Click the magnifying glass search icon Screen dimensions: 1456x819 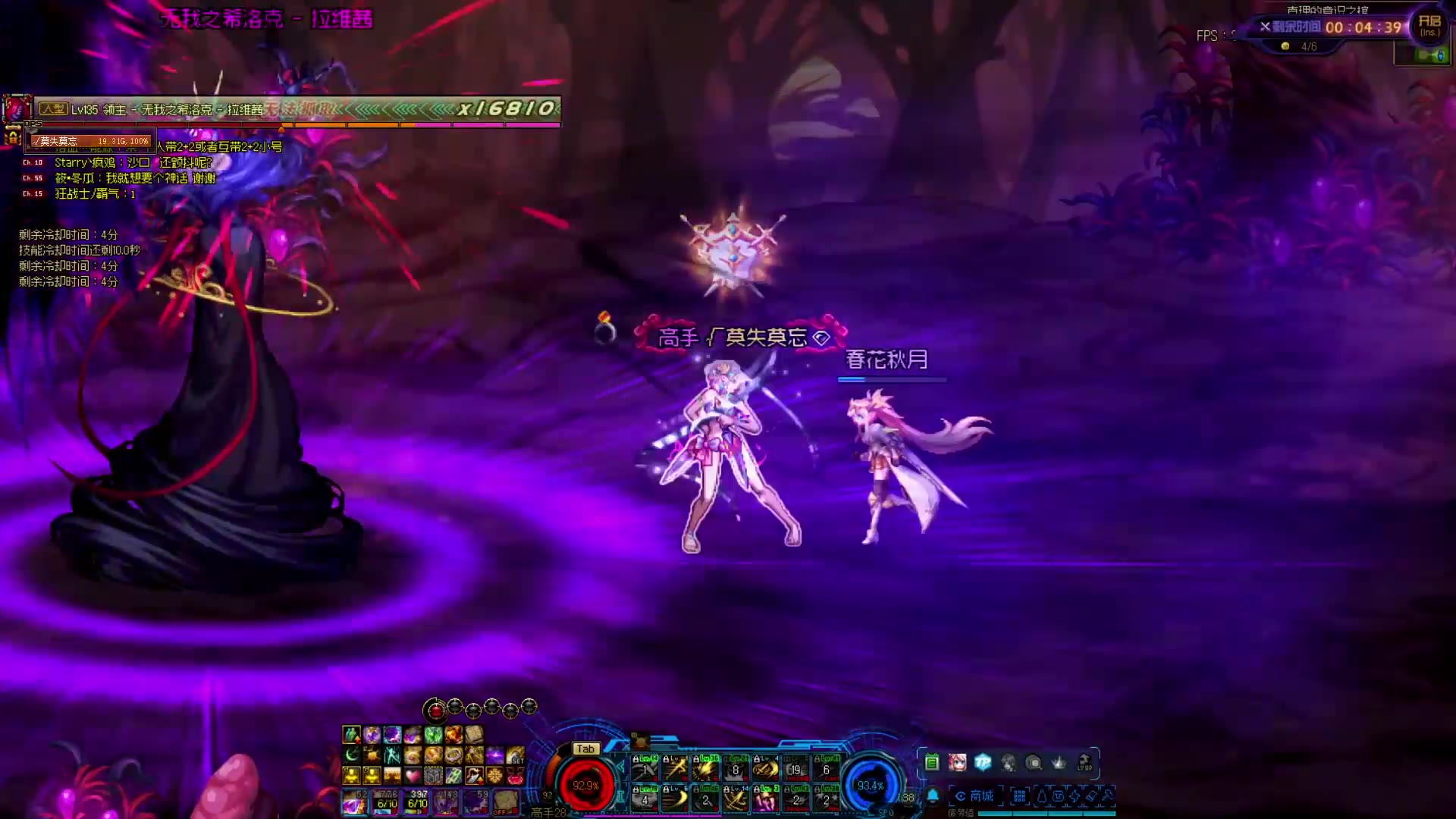1034,763
